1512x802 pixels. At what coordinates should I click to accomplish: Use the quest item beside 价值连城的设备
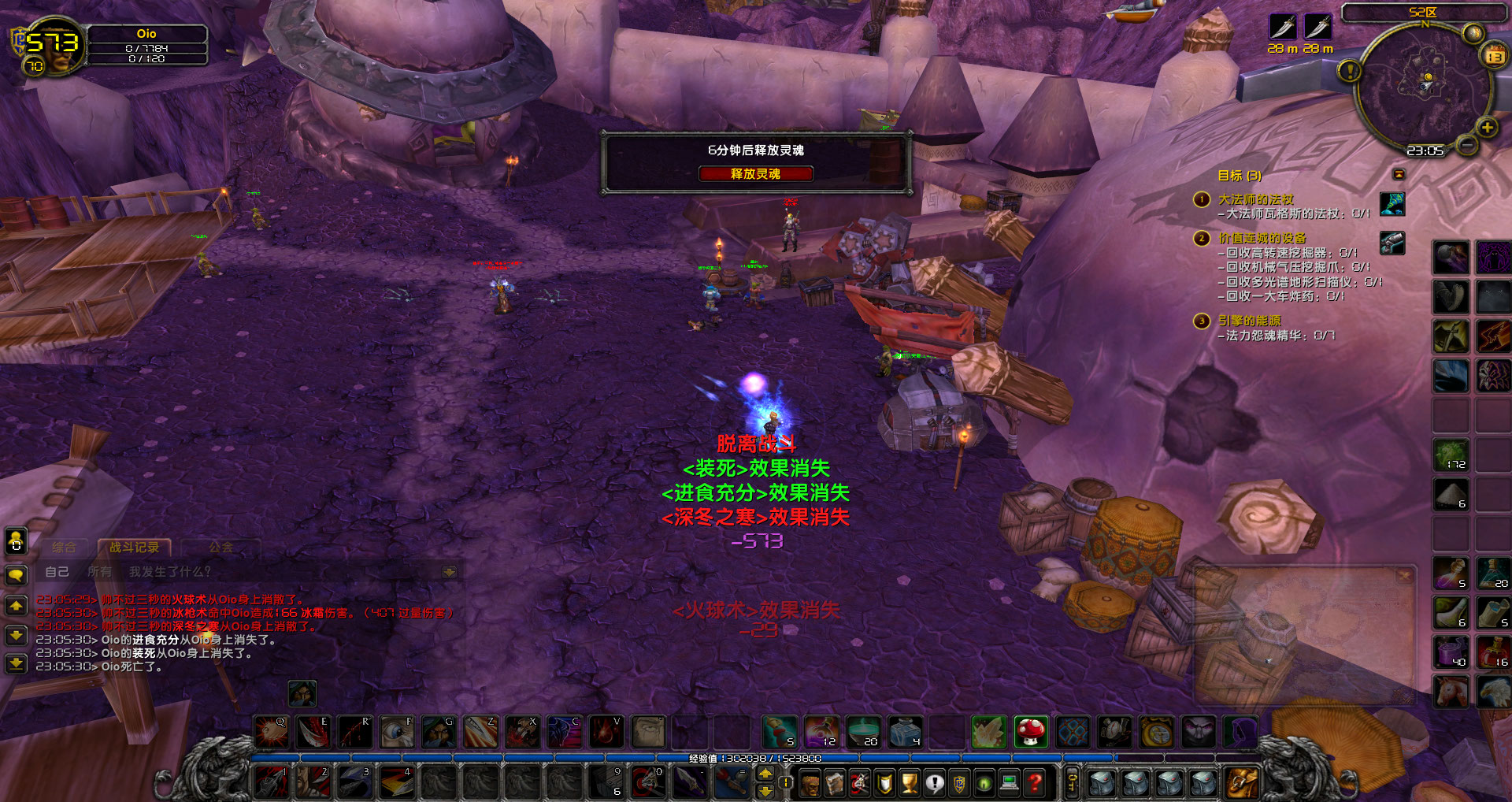1392,243
